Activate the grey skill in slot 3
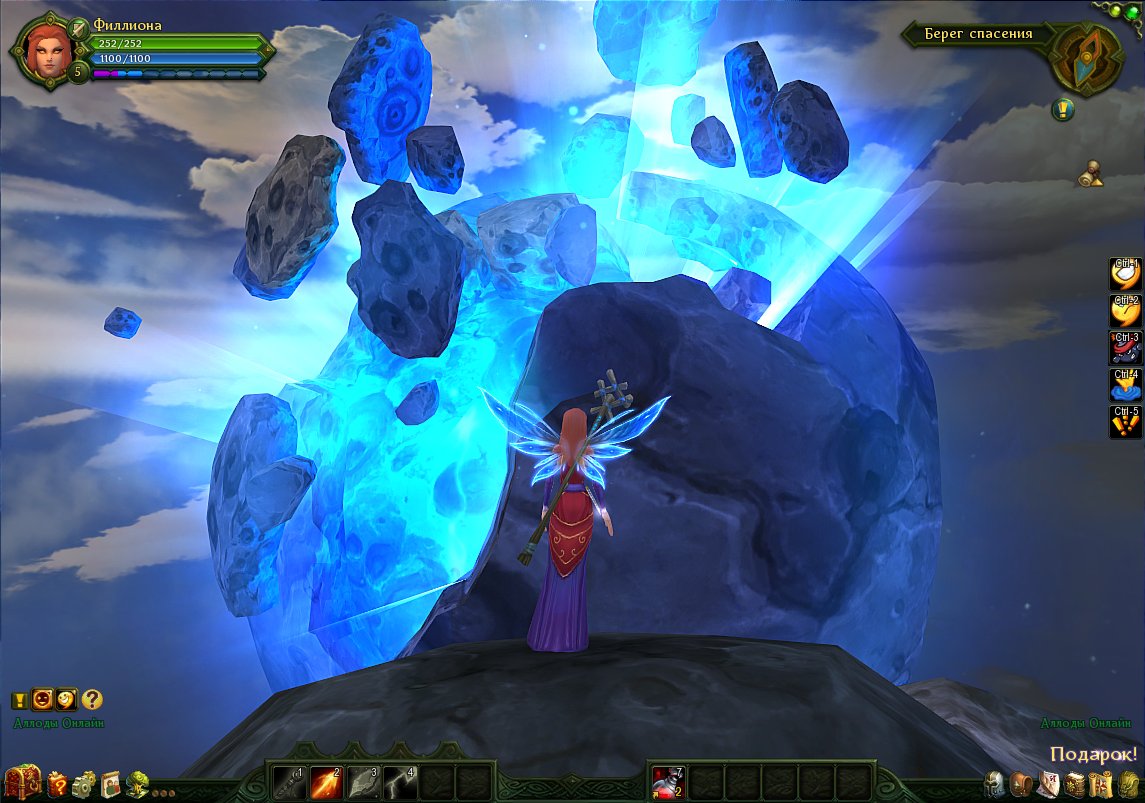1145x803 pixels. tap(362, 780)
